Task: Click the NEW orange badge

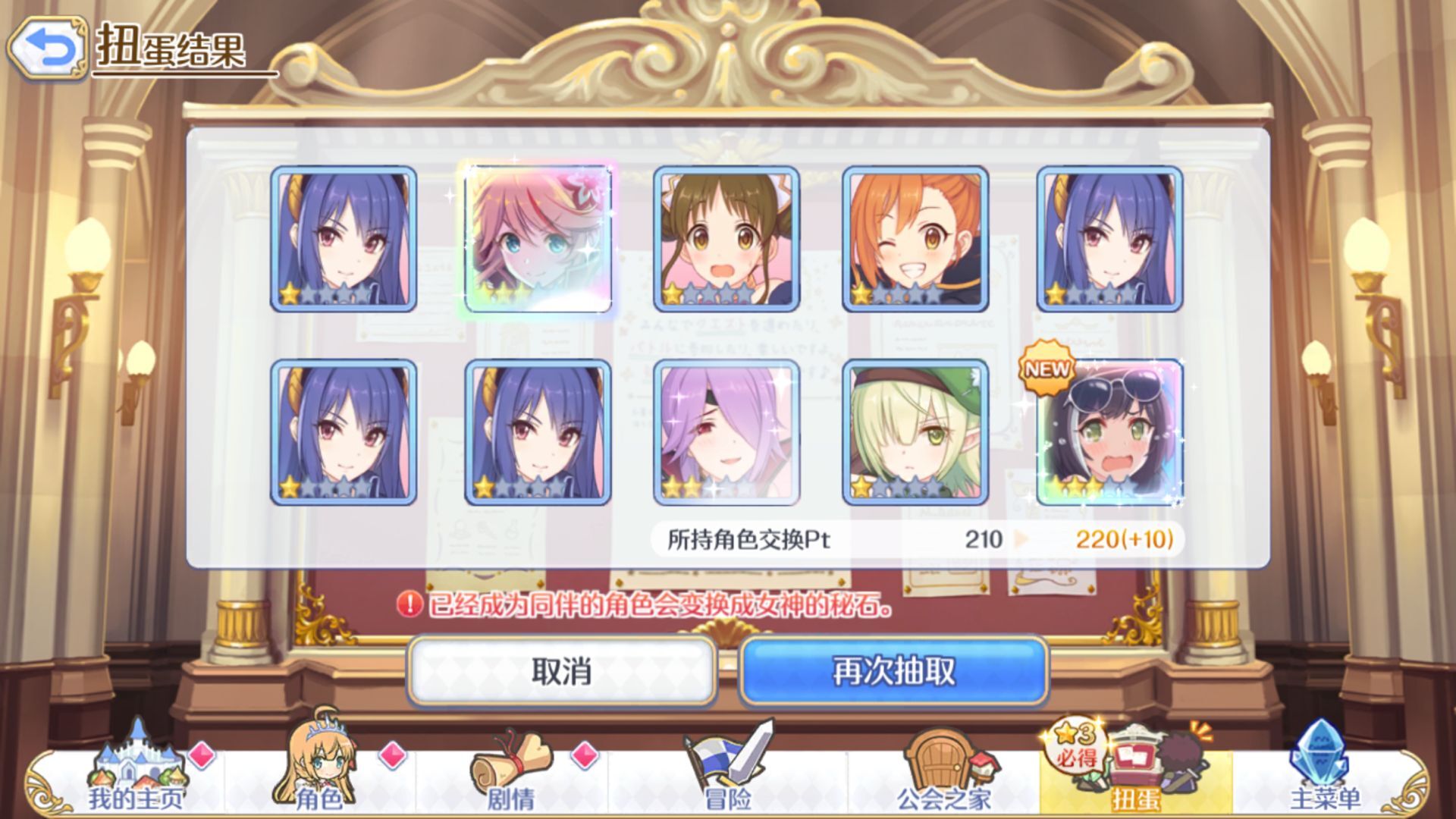Action: tap(1046, 369)
